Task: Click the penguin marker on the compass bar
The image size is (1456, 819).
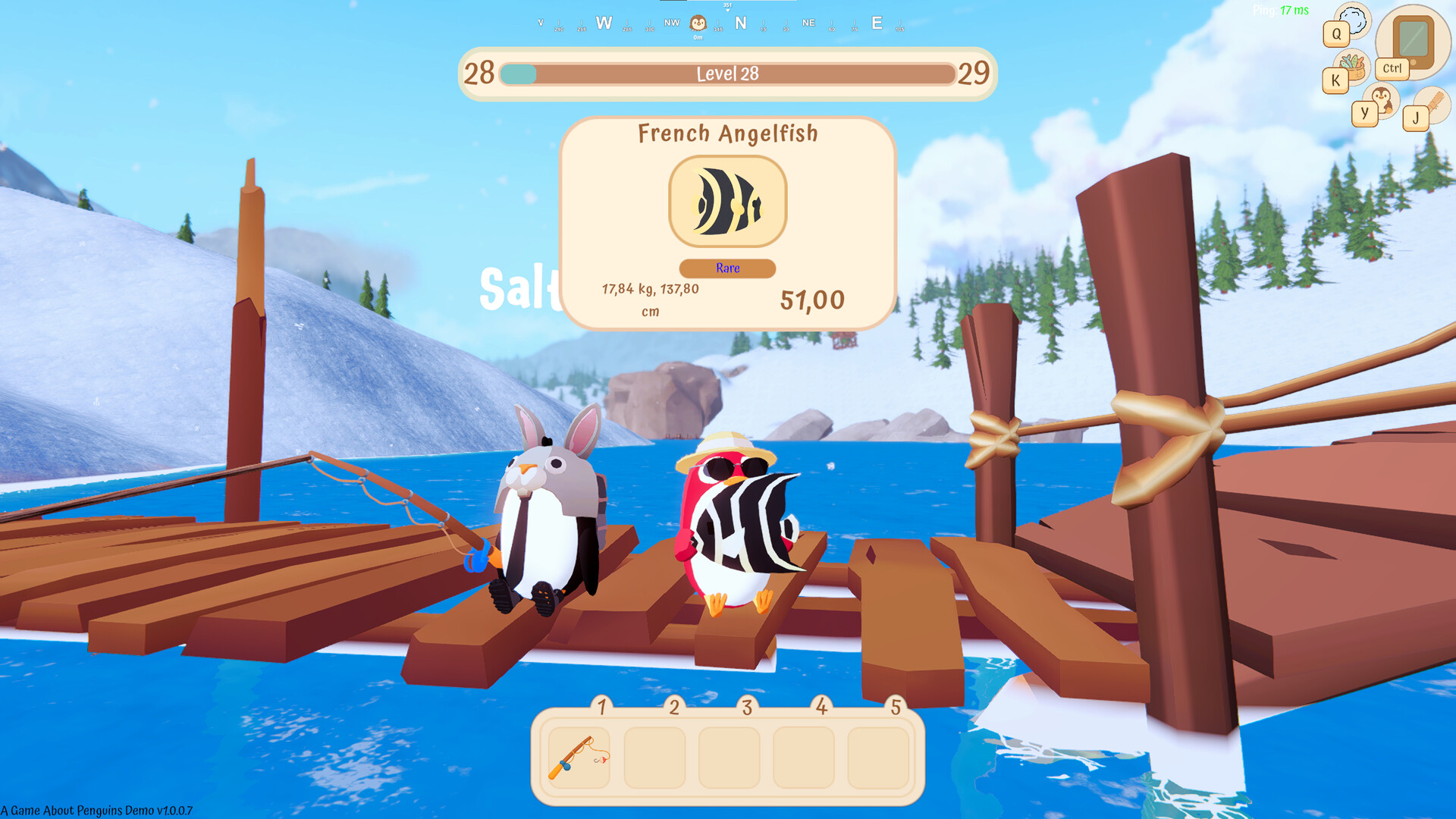Action: [698, 24]
